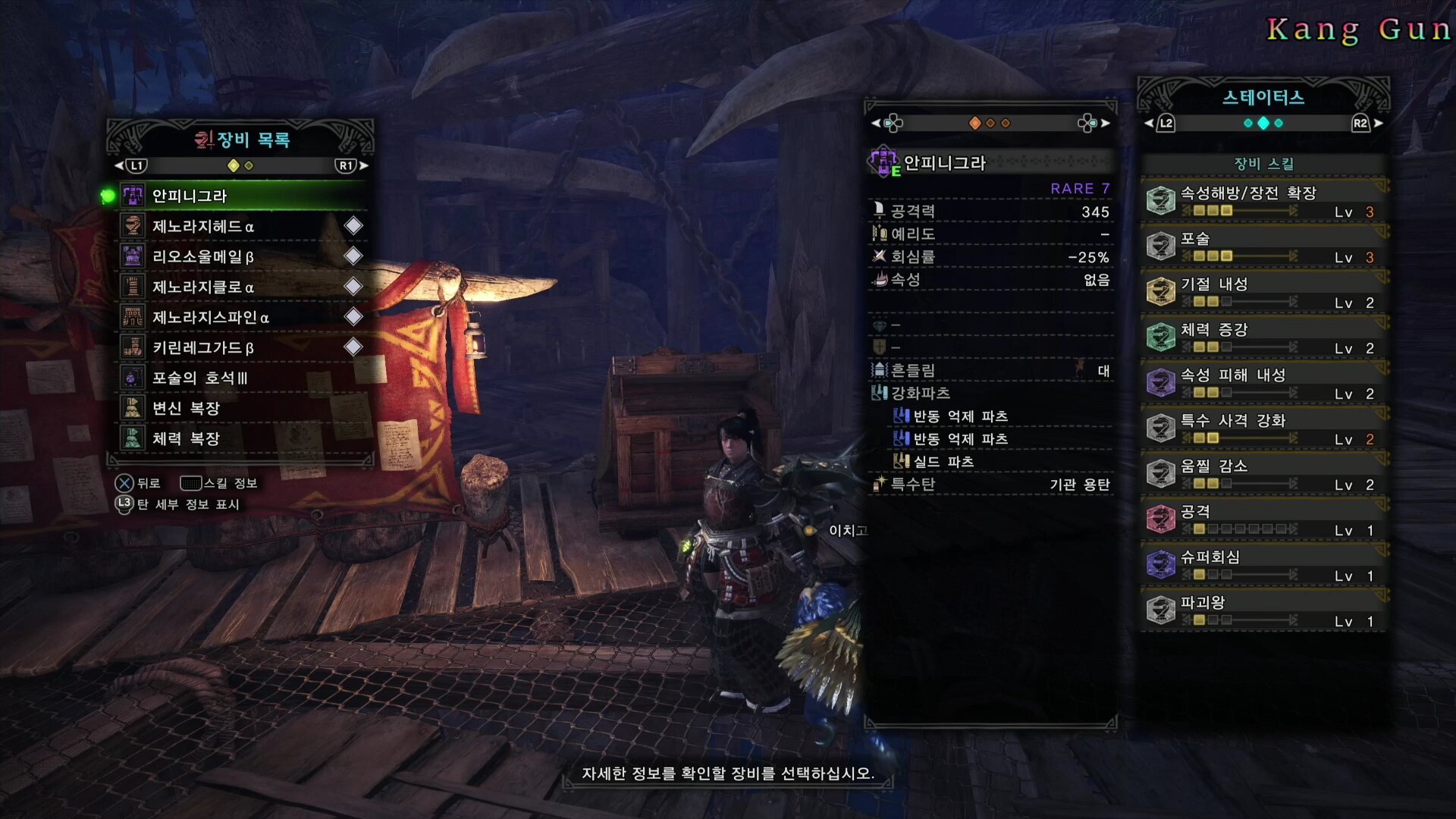Viewport: 1456px width, 819px height.
Task: Select the 기절 내성 skill
Action: [x=1263, y=292]
